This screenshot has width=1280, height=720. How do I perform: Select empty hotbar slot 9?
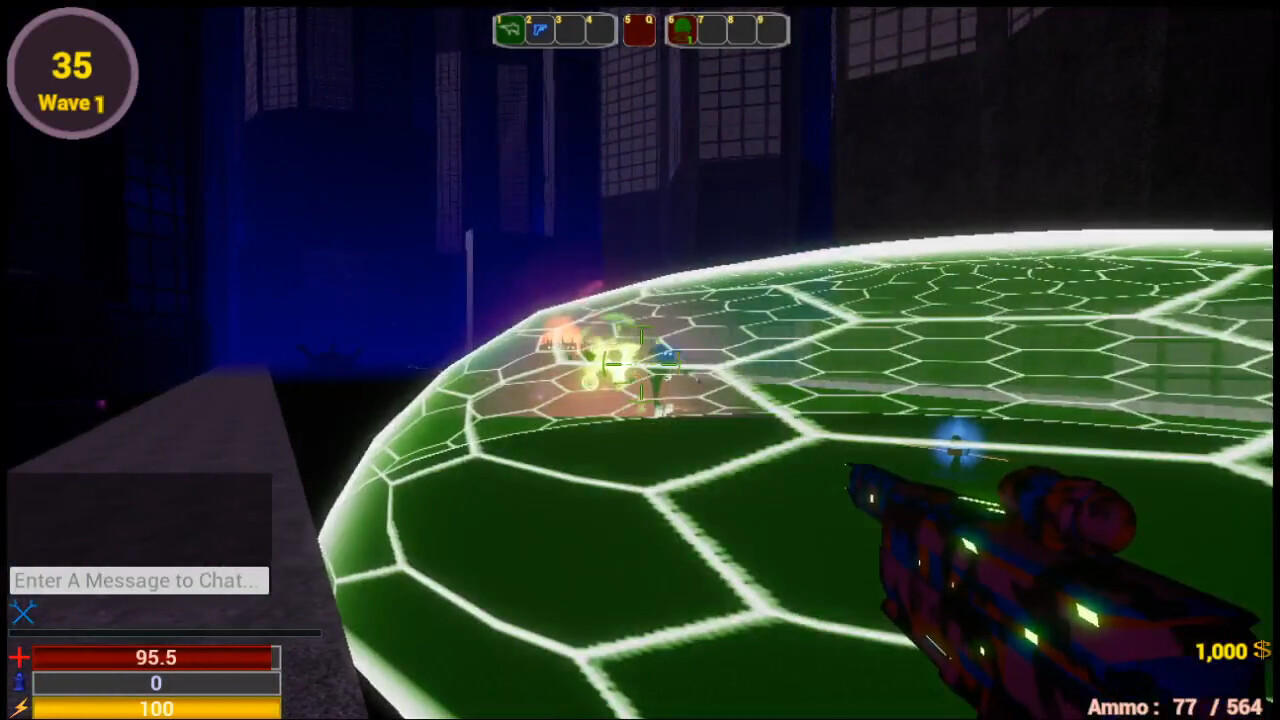click(x=771, y=30)
